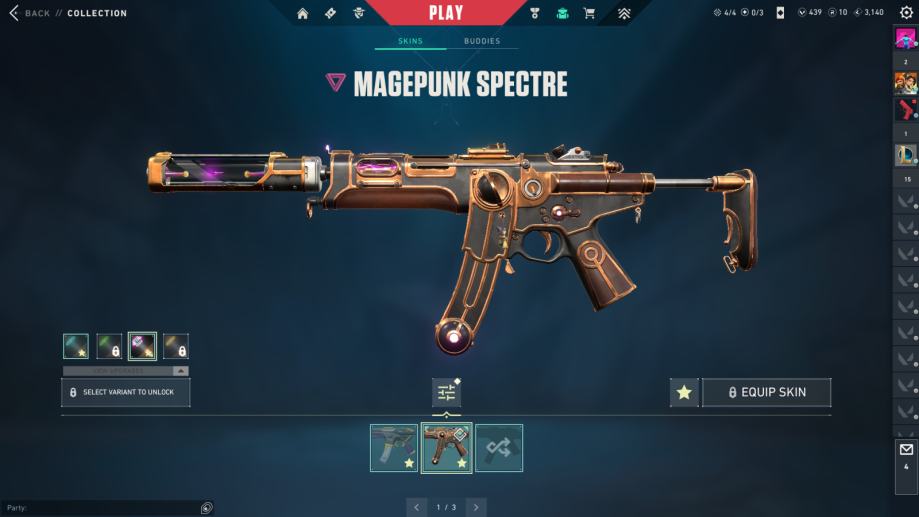
Task: Select the Magepunk Spectre thumbnail
Action: [446, 448]
